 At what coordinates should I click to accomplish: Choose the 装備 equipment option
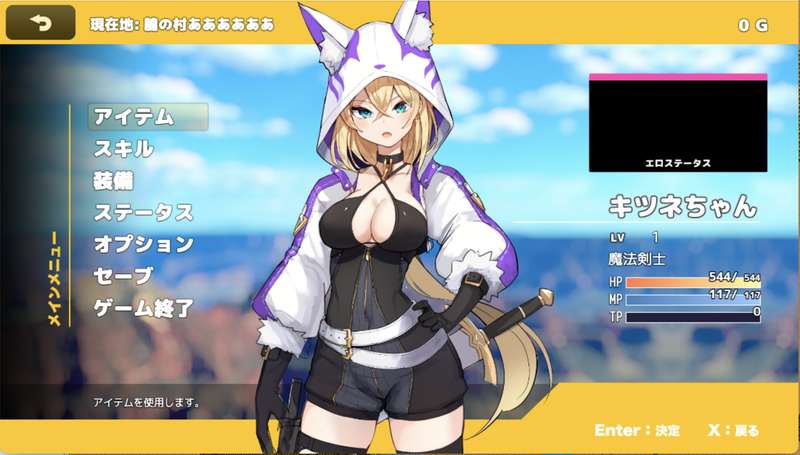pyautogui.click(x=114, y=181)
